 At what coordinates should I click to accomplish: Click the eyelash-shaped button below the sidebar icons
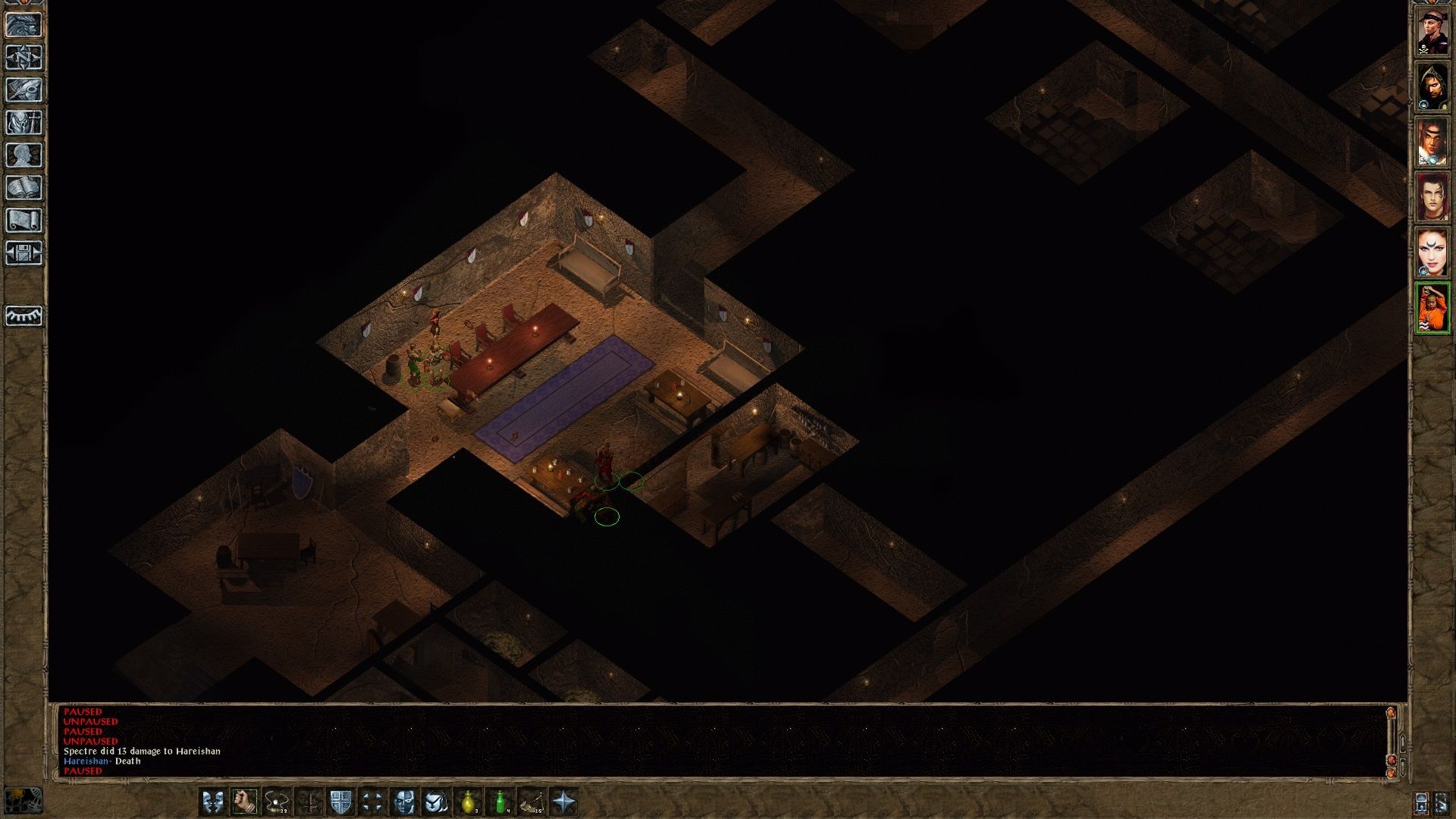pos(24,315)
